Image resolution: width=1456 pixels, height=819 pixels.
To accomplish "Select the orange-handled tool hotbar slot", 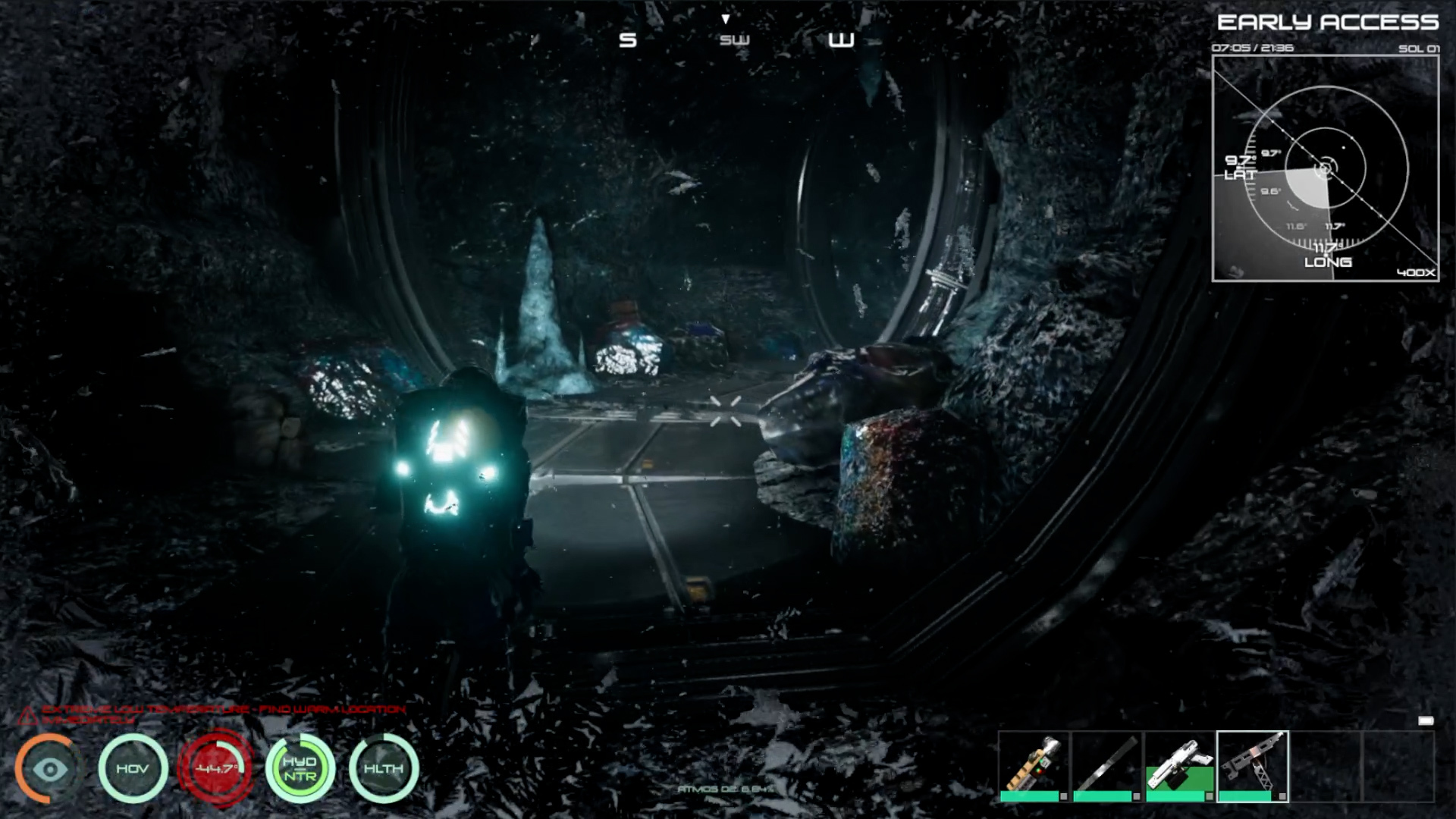I will coord(1033,766).
